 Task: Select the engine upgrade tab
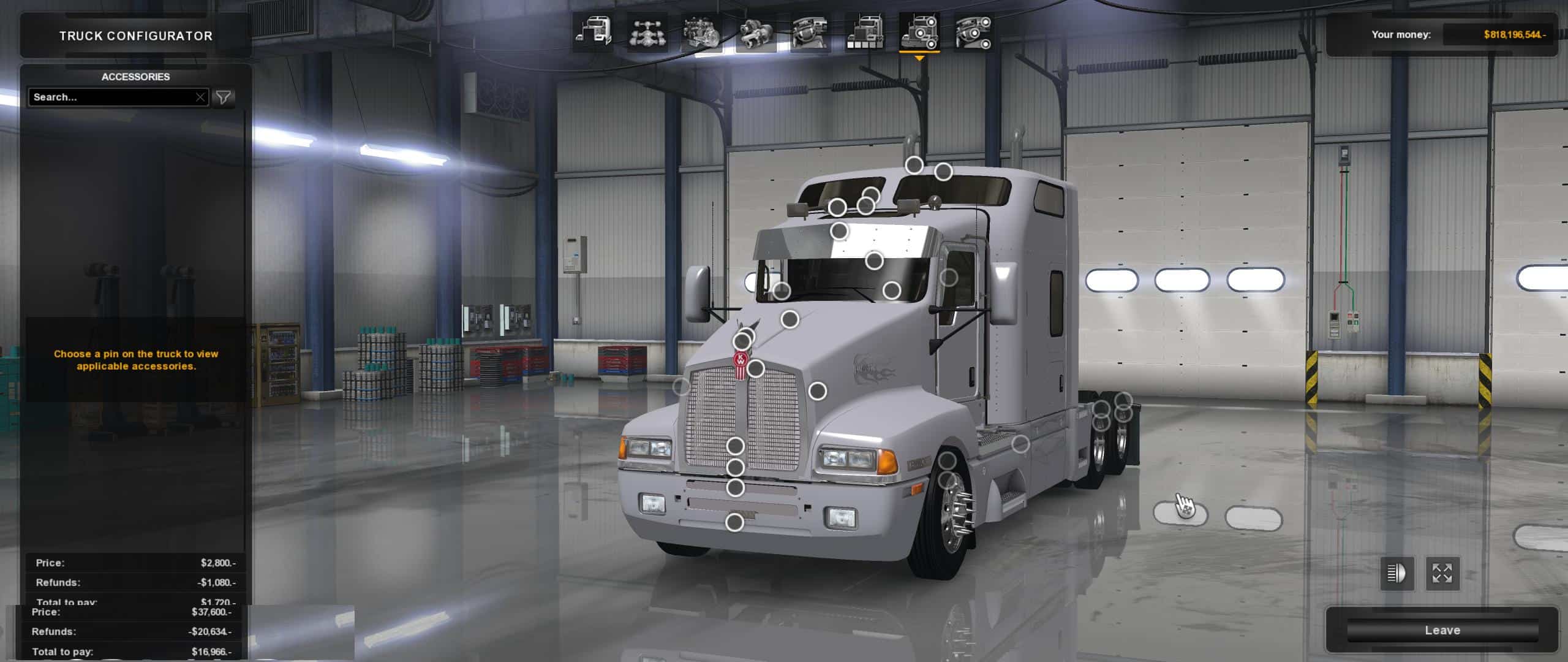coord(702,32)
